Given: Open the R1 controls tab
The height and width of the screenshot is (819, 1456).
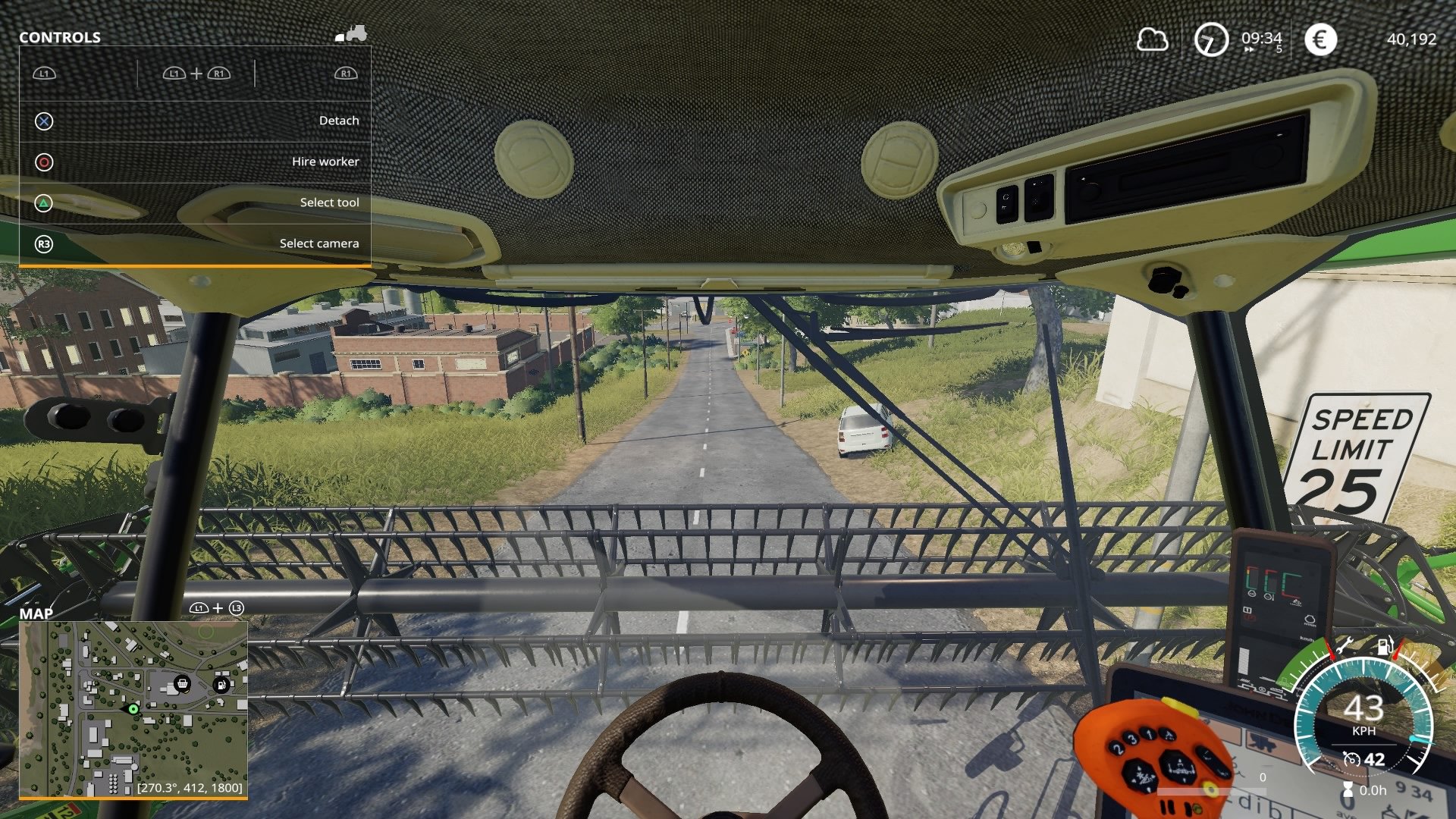Looking at the screenshot, I should tap(345, 74).
